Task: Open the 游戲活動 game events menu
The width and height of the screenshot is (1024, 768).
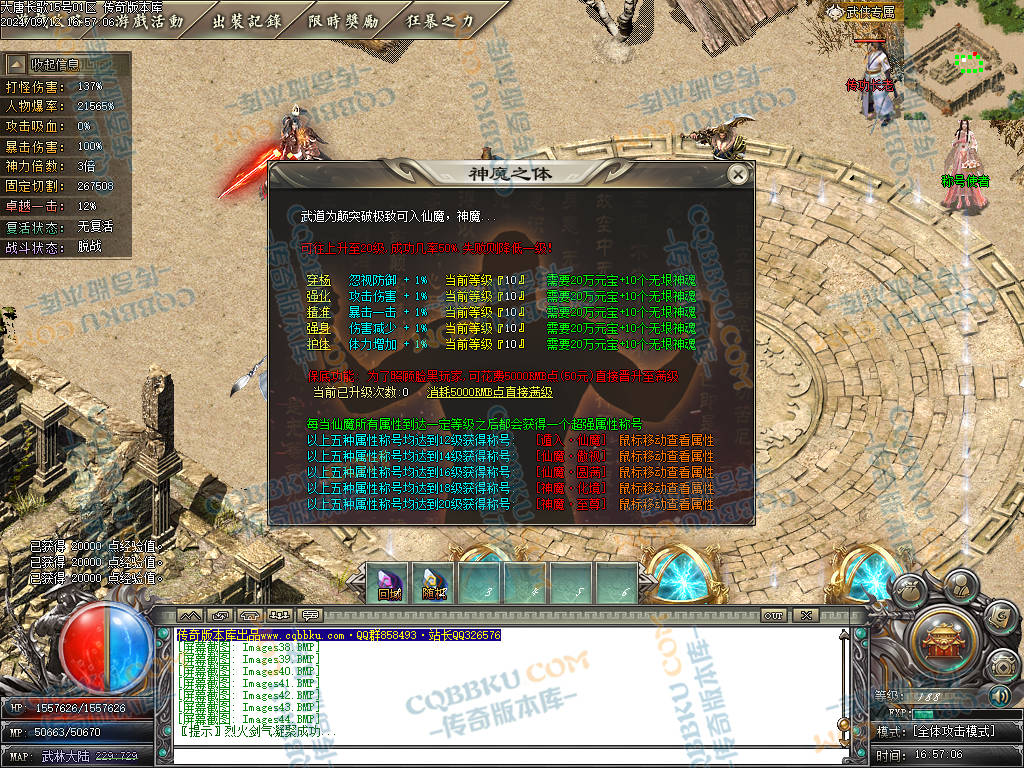Action: tap(148, 21)
